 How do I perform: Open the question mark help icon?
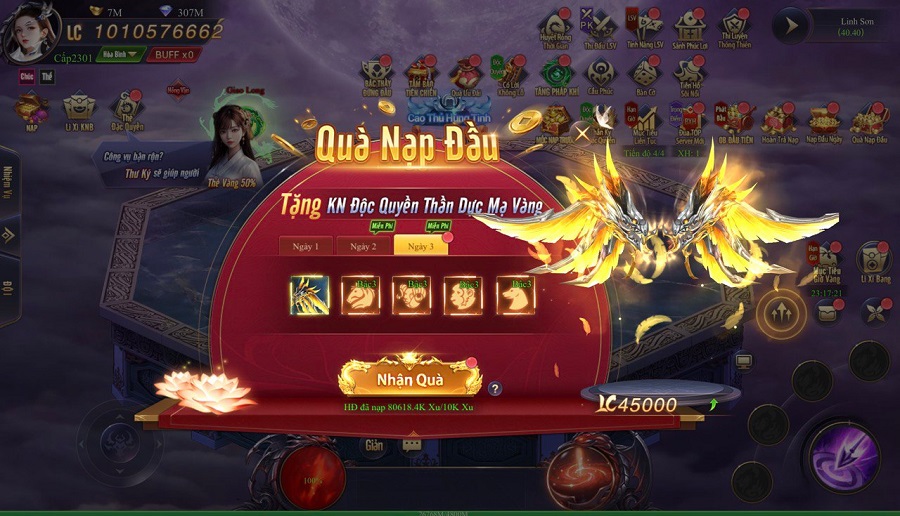495,389
